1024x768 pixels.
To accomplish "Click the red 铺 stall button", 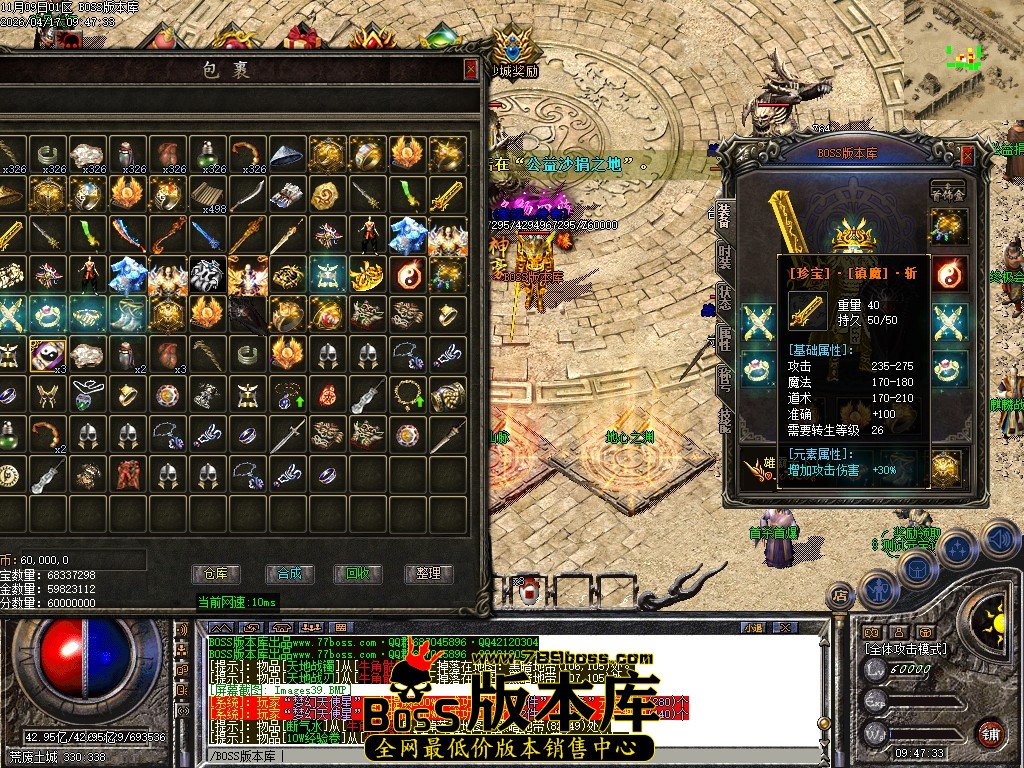I will coord(990,733).
